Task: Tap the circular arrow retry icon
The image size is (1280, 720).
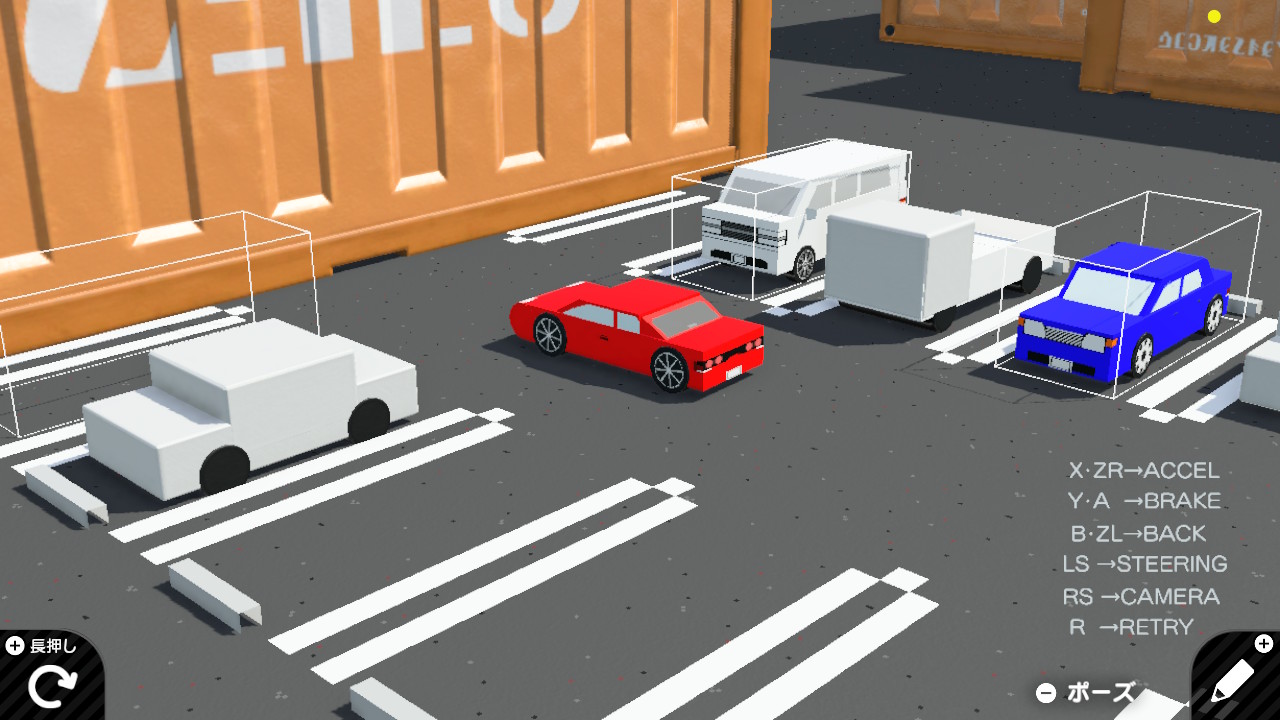Action: point(50,686)
